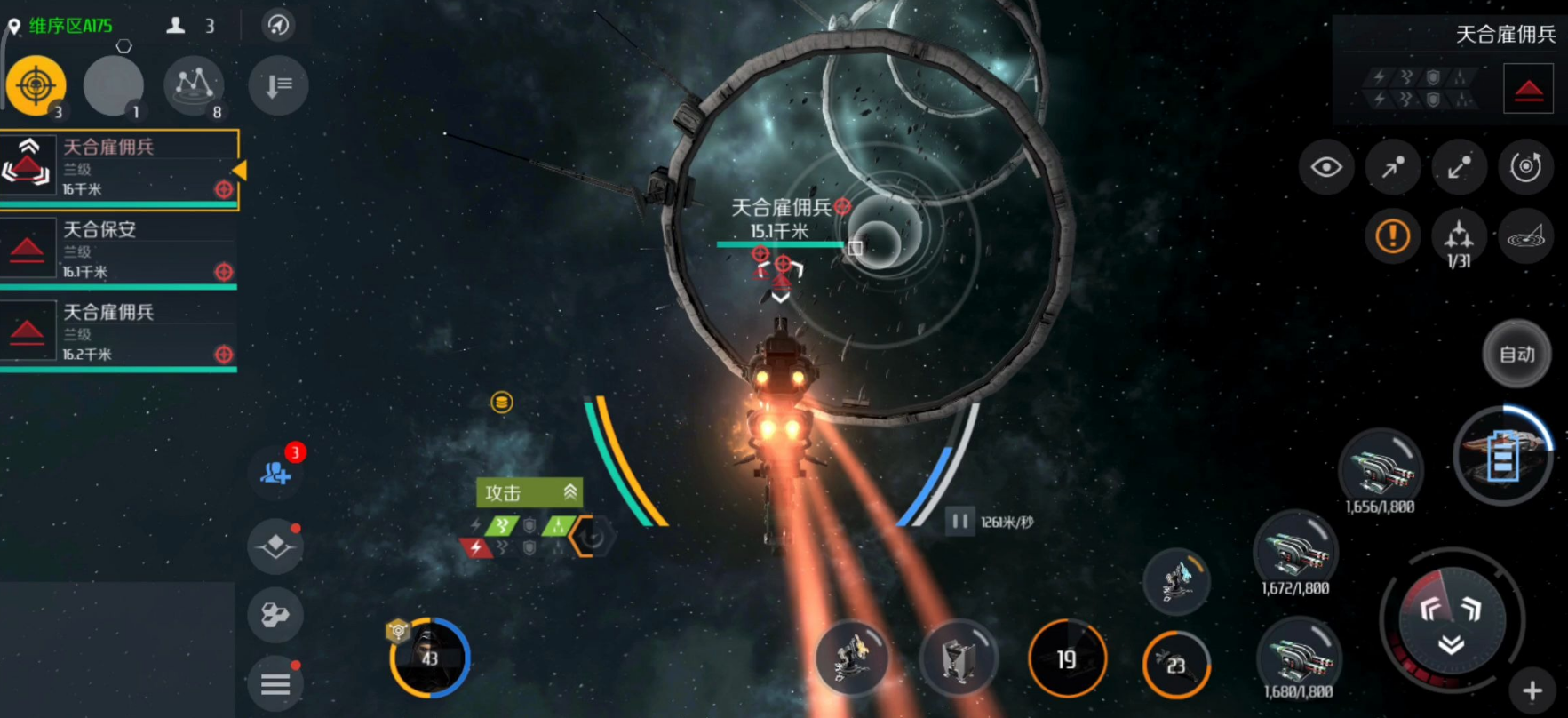The image size is (1568, 718).
Task: Click the plus button in the corner
Action: 1532,690
